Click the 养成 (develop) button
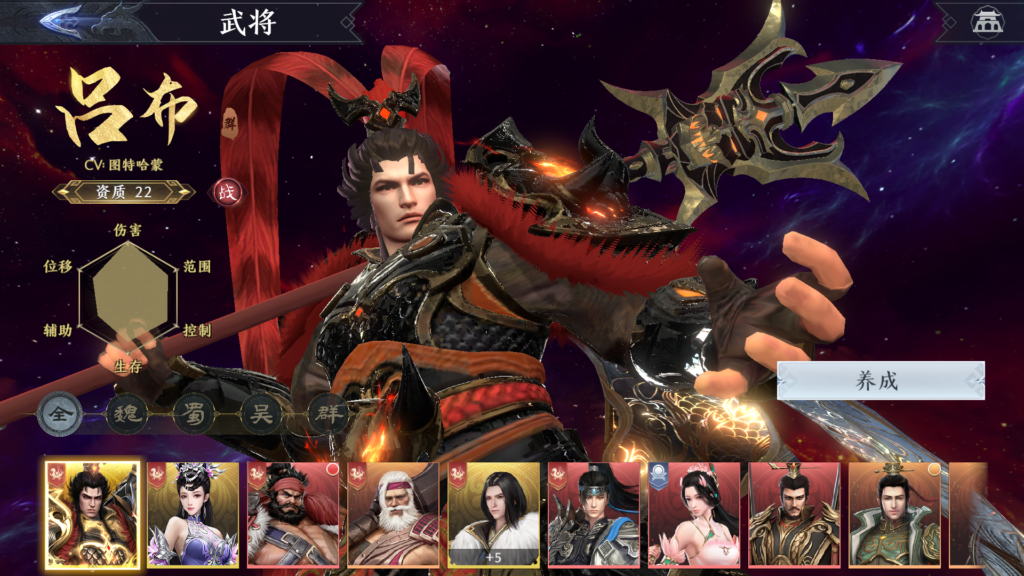Screen dimensions: 1024x576 [880, 381]
